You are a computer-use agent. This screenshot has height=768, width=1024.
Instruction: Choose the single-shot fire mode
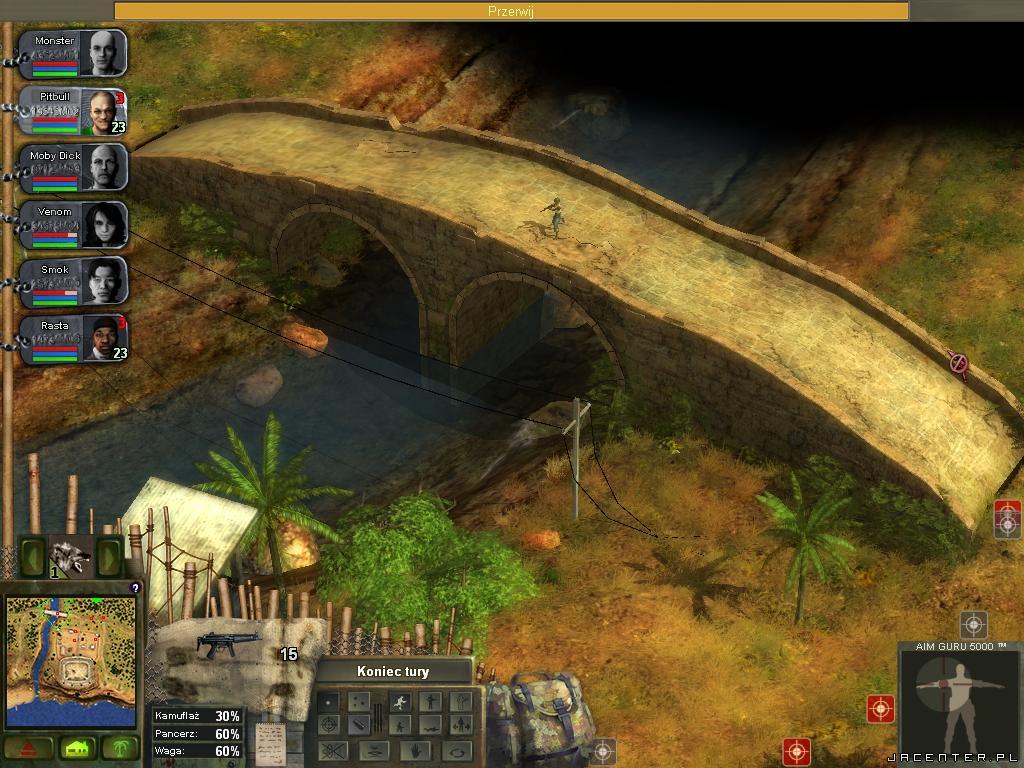(328, 702)
